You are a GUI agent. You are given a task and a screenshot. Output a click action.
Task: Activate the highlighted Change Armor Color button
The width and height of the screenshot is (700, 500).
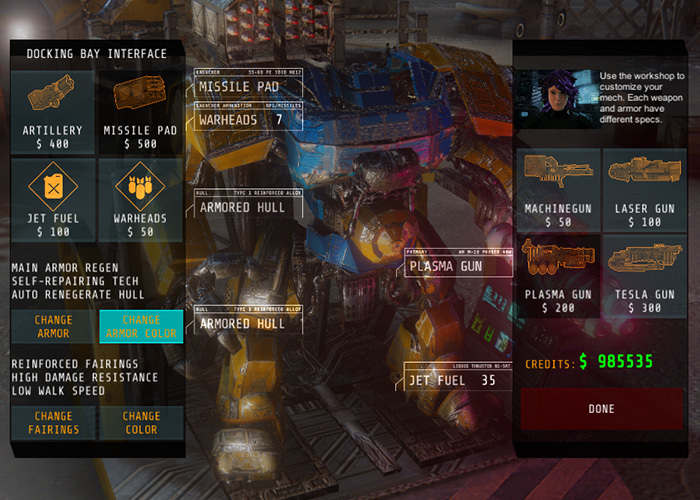(141, 326)
